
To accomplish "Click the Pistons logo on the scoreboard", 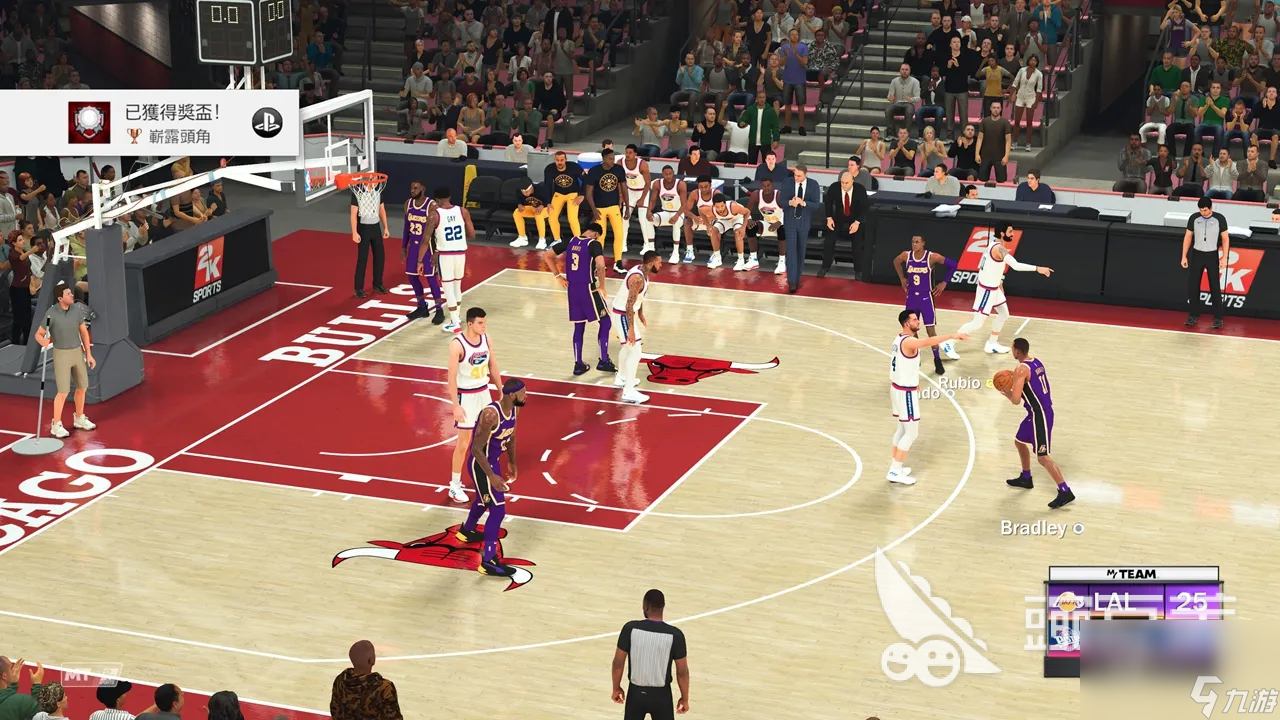I will pos(1065,638).
